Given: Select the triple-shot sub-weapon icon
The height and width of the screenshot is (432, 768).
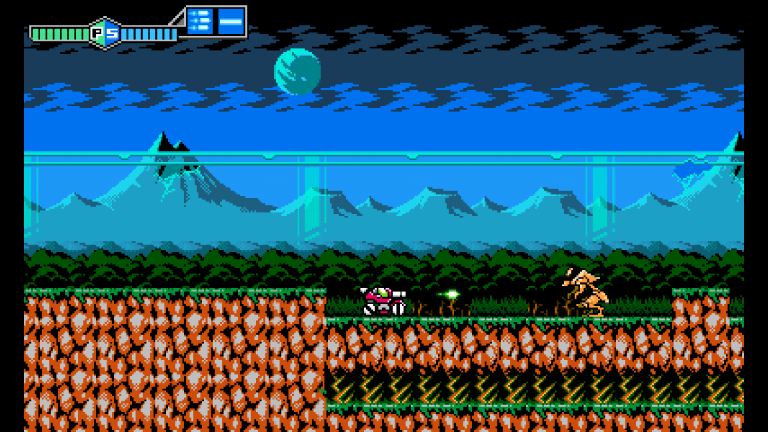Looking at the screenshot, I should tap(200, 20).
